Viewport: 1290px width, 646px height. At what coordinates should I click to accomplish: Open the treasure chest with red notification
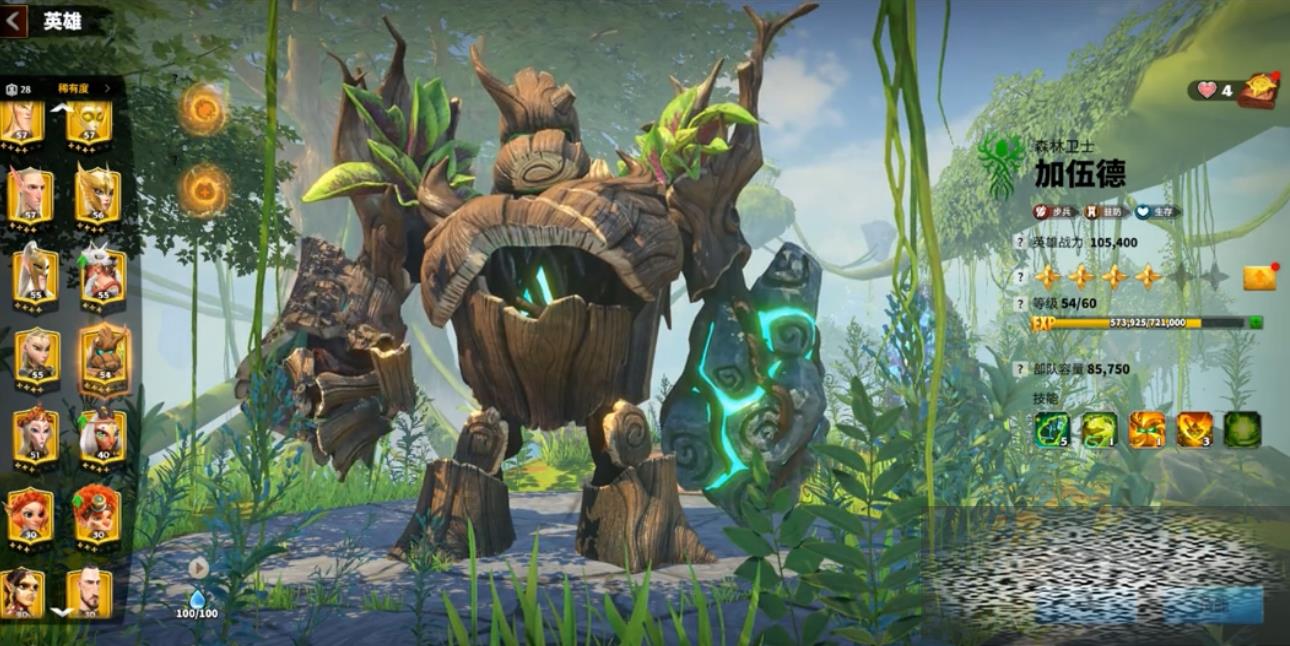(x=1259, y=90)
